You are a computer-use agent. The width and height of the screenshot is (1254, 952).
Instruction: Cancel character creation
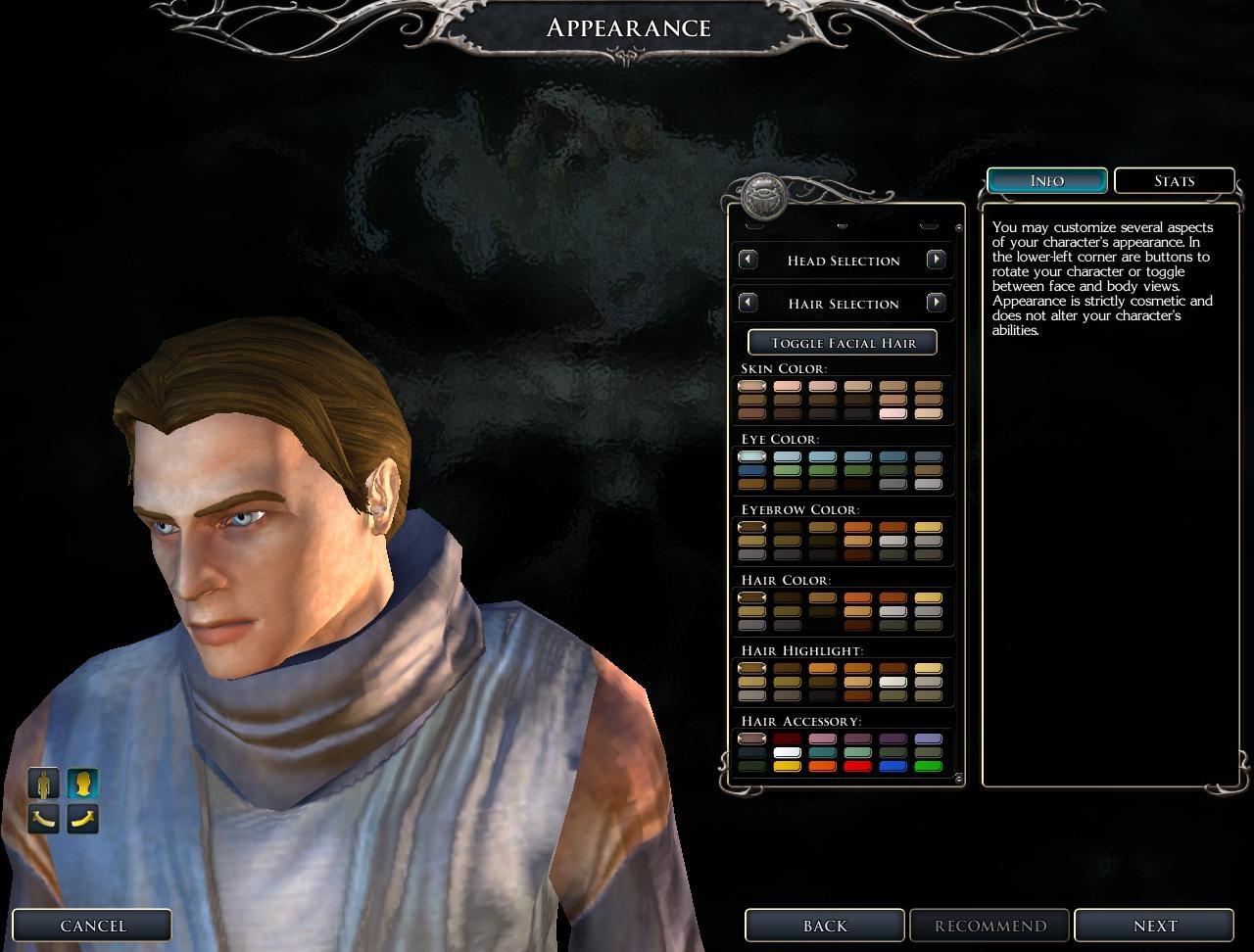click(x=92, y=926)
